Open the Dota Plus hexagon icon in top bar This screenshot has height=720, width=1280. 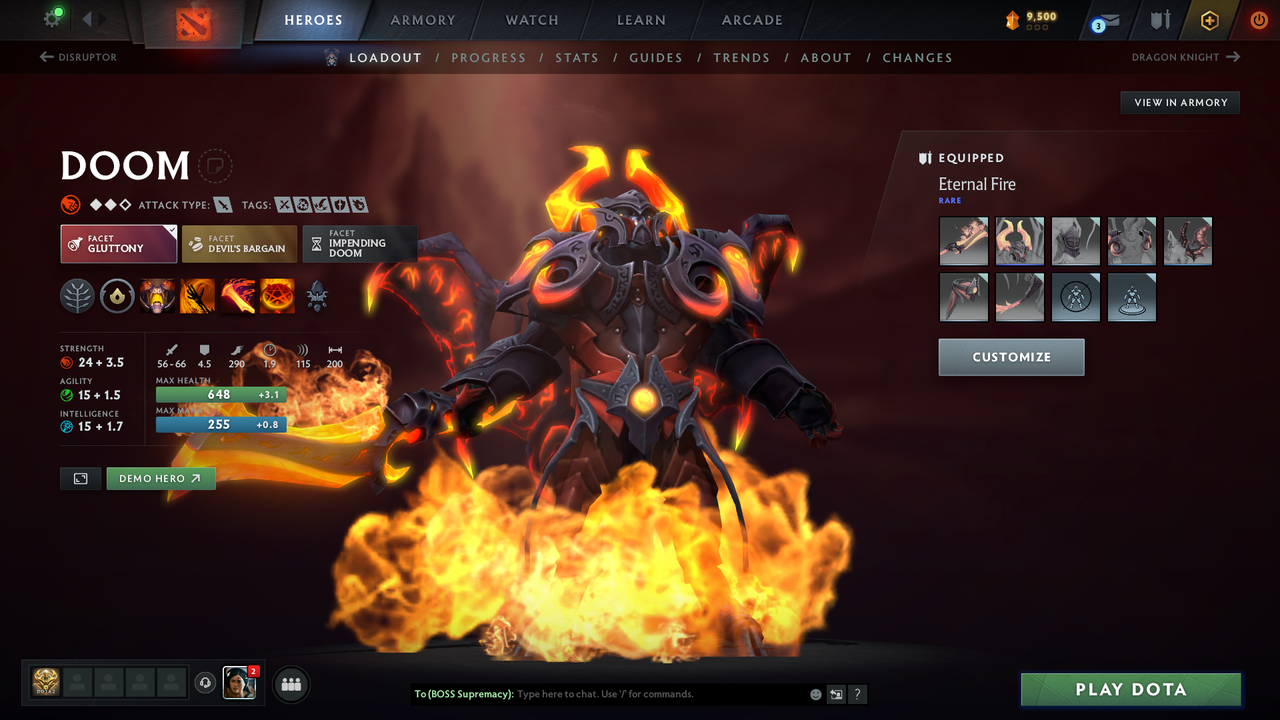point(1209,20)
